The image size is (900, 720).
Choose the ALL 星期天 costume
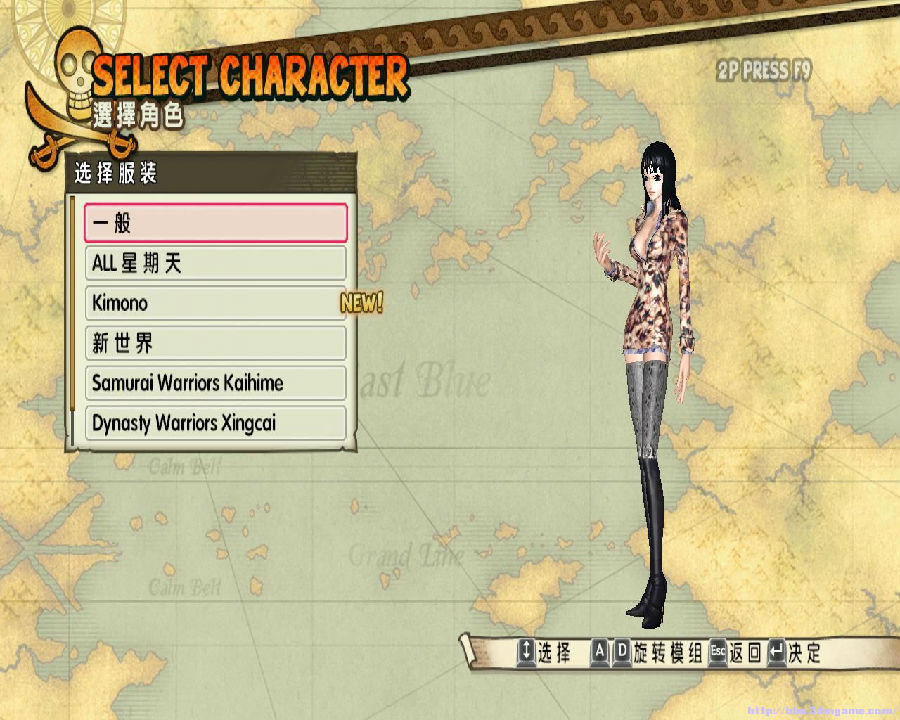tap(215, 263)
